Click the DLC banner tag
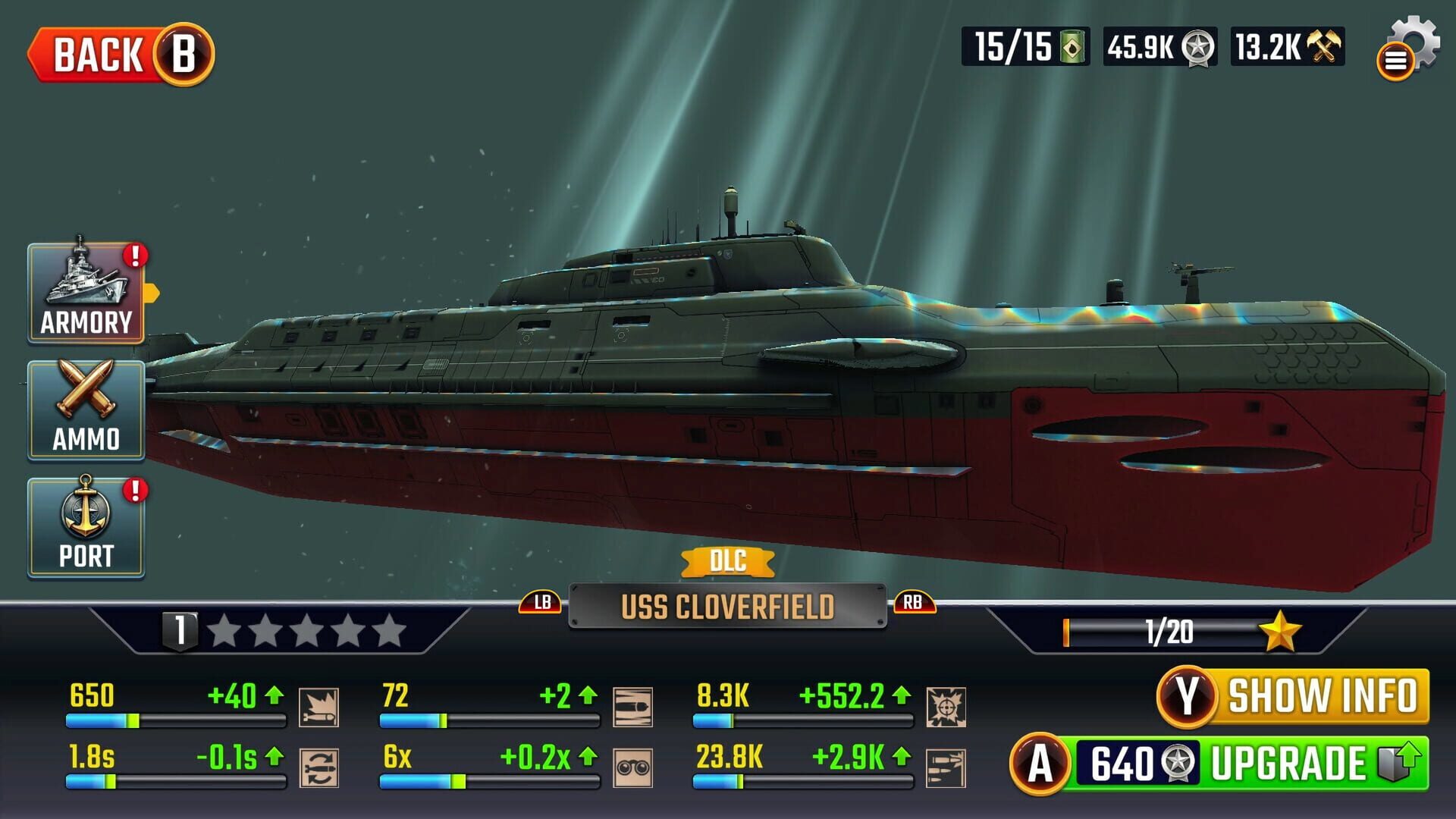 pos(727,562)
